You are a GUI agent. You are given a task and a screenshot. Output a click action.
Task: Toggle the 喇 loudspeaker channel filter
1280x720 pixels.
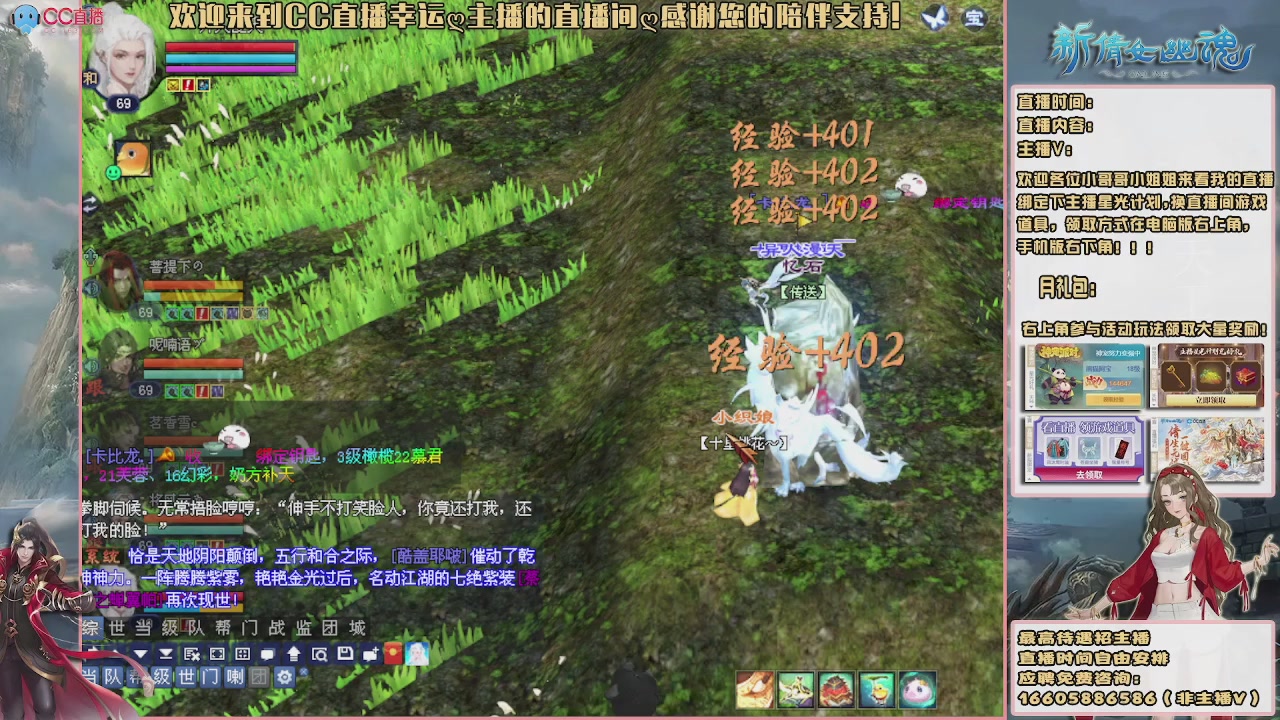235,677
